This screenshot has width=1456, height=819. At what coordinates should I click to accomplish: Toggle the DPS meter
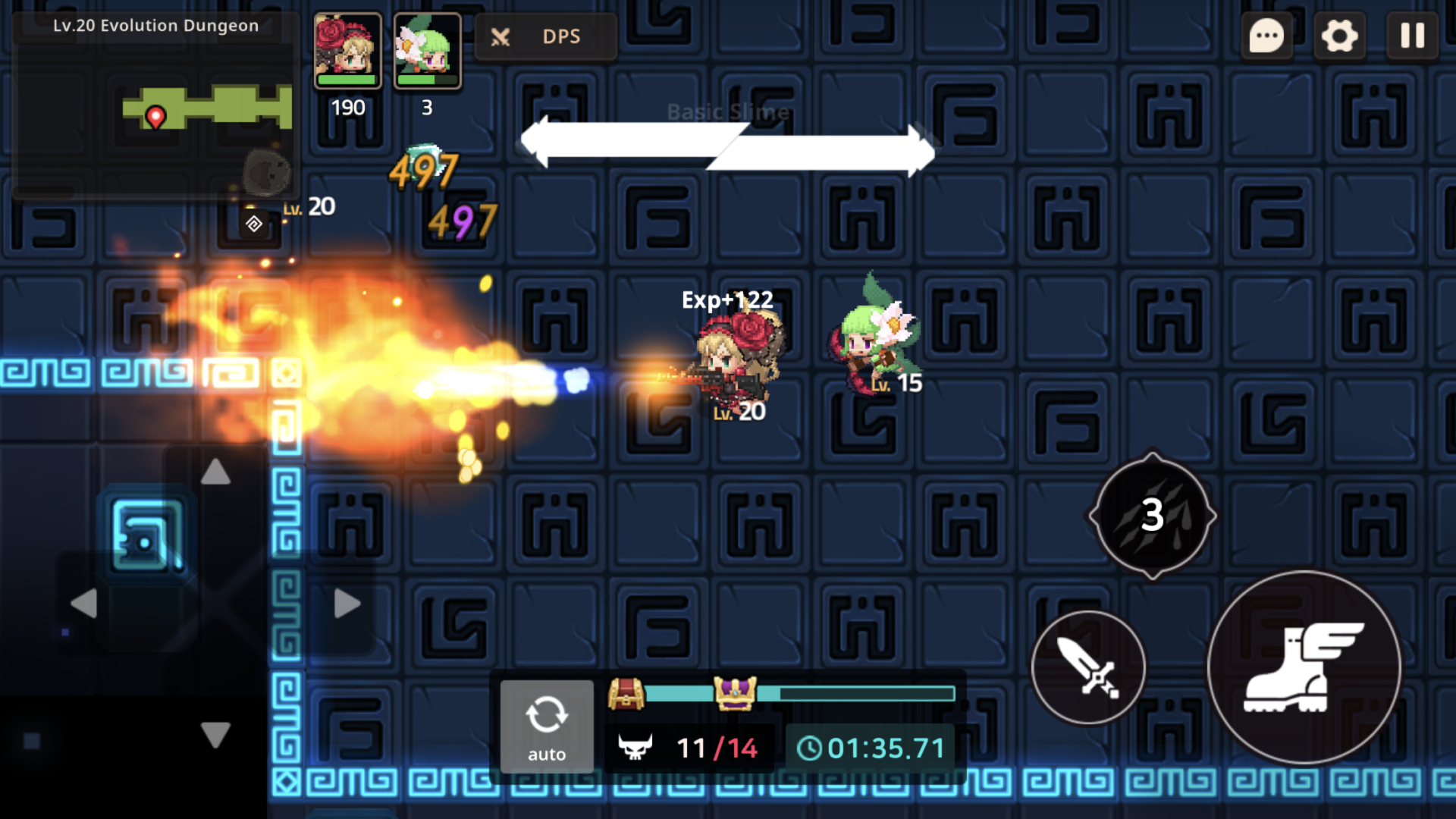coord(545,36)
